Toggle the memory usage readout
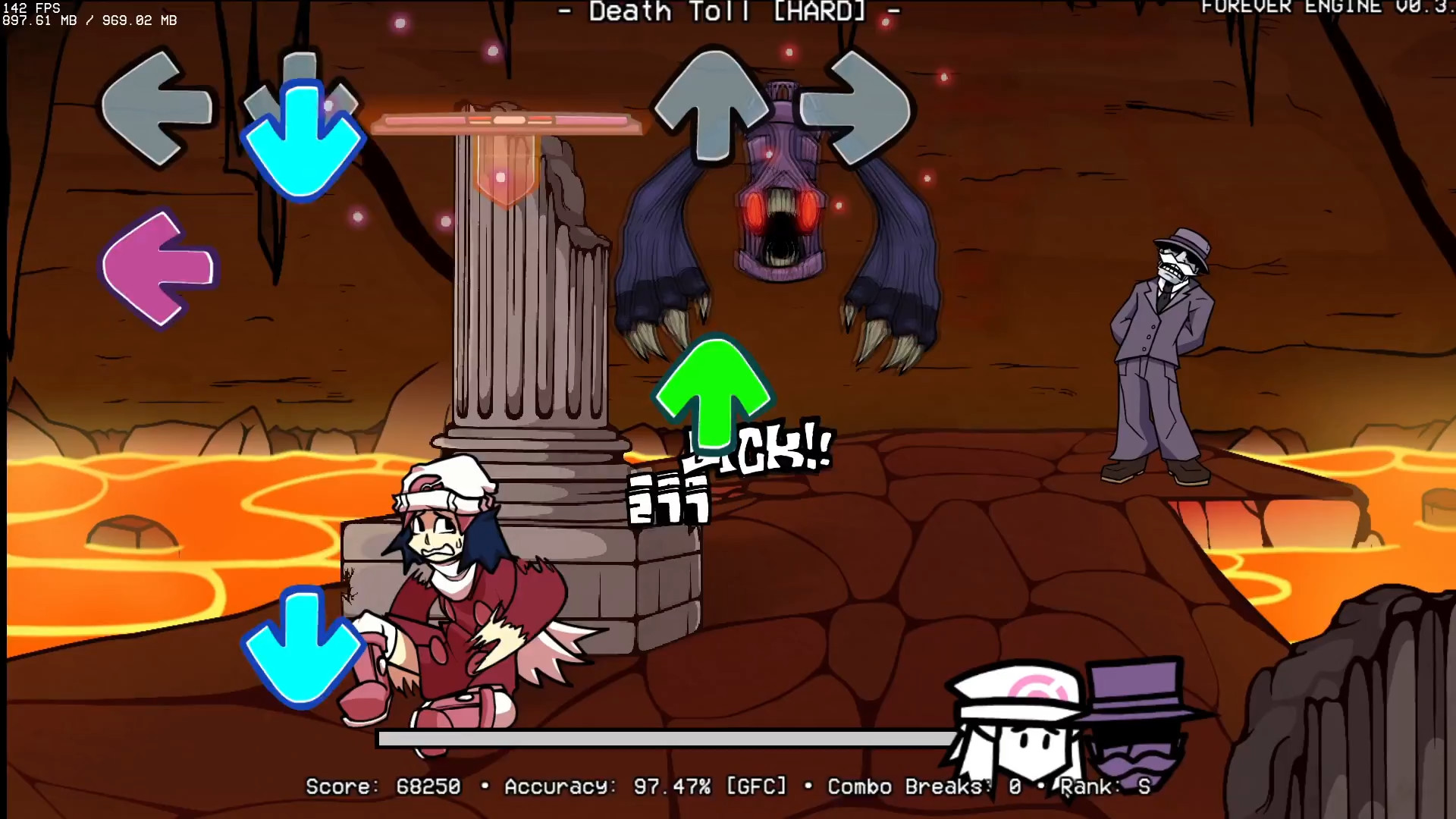The image size is (1456, 819). pos(87,21)
